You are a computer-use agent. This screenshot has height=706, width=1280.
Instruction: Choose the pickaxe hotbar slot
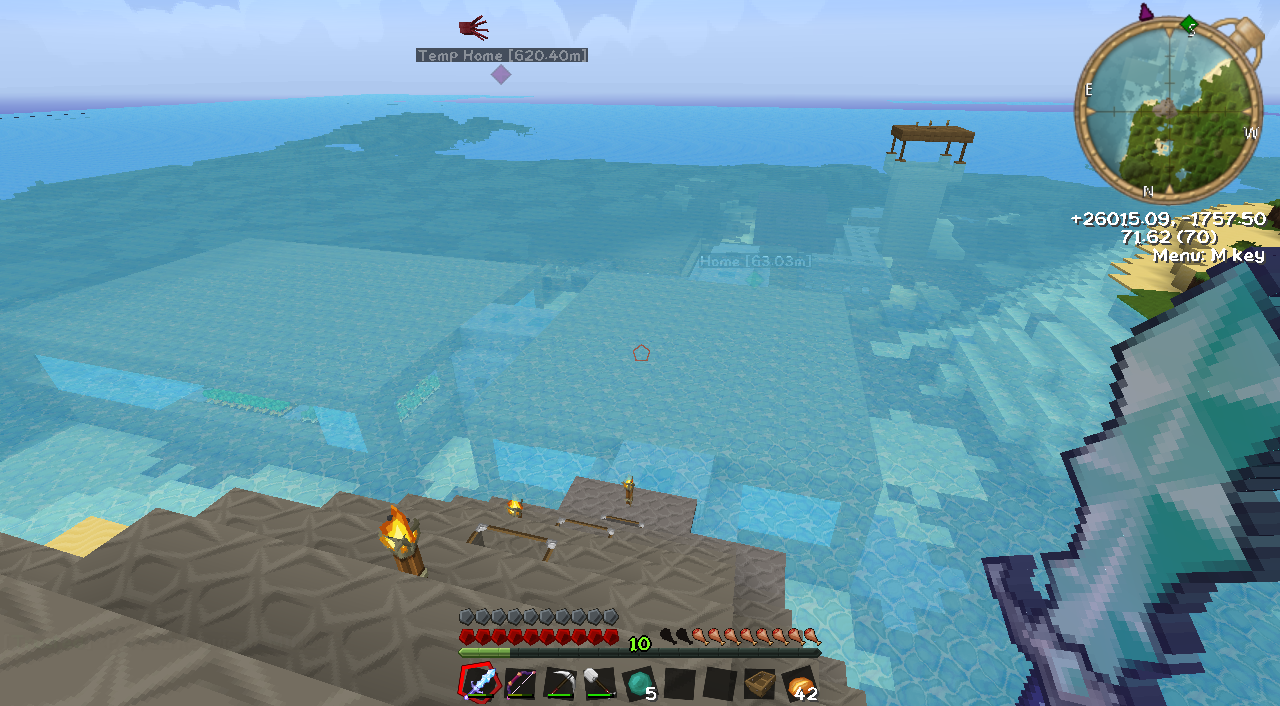click(x=559, y=684)
